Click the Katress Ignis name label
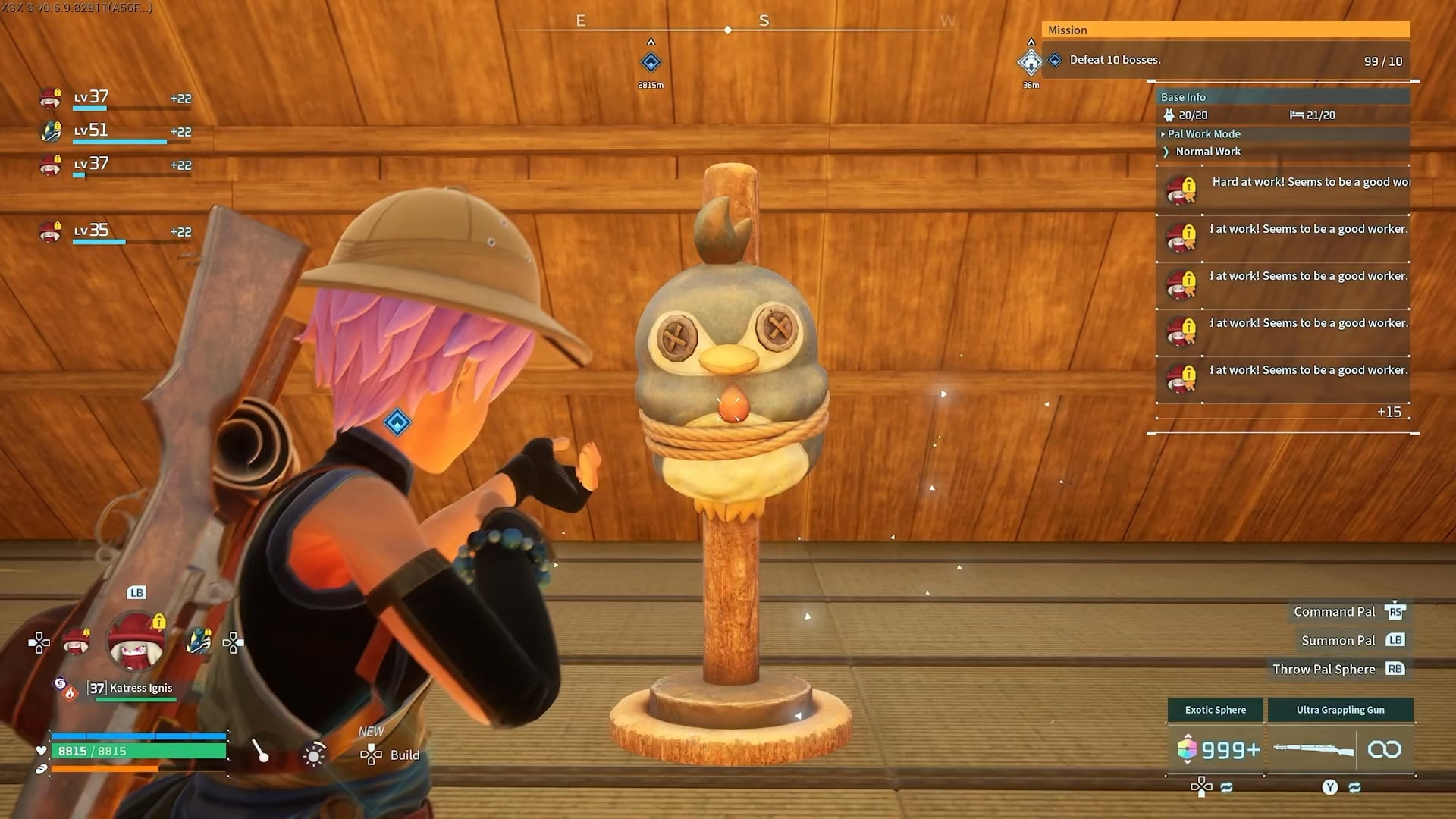1456x819 pixels. pyautogui.click(x=140, y=688)
